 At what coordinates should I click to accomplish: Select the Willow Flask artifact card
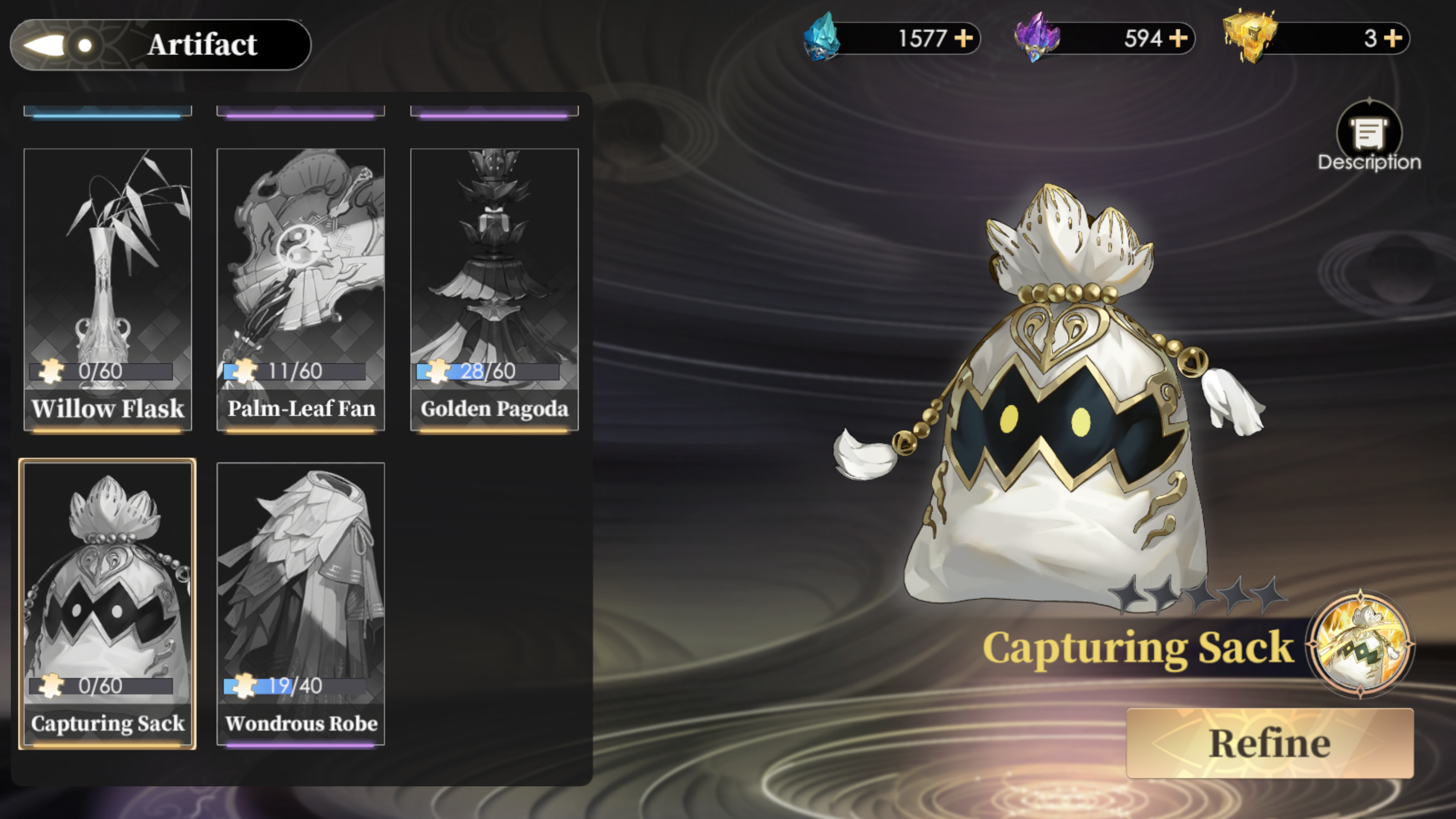[x=107, y=289]
